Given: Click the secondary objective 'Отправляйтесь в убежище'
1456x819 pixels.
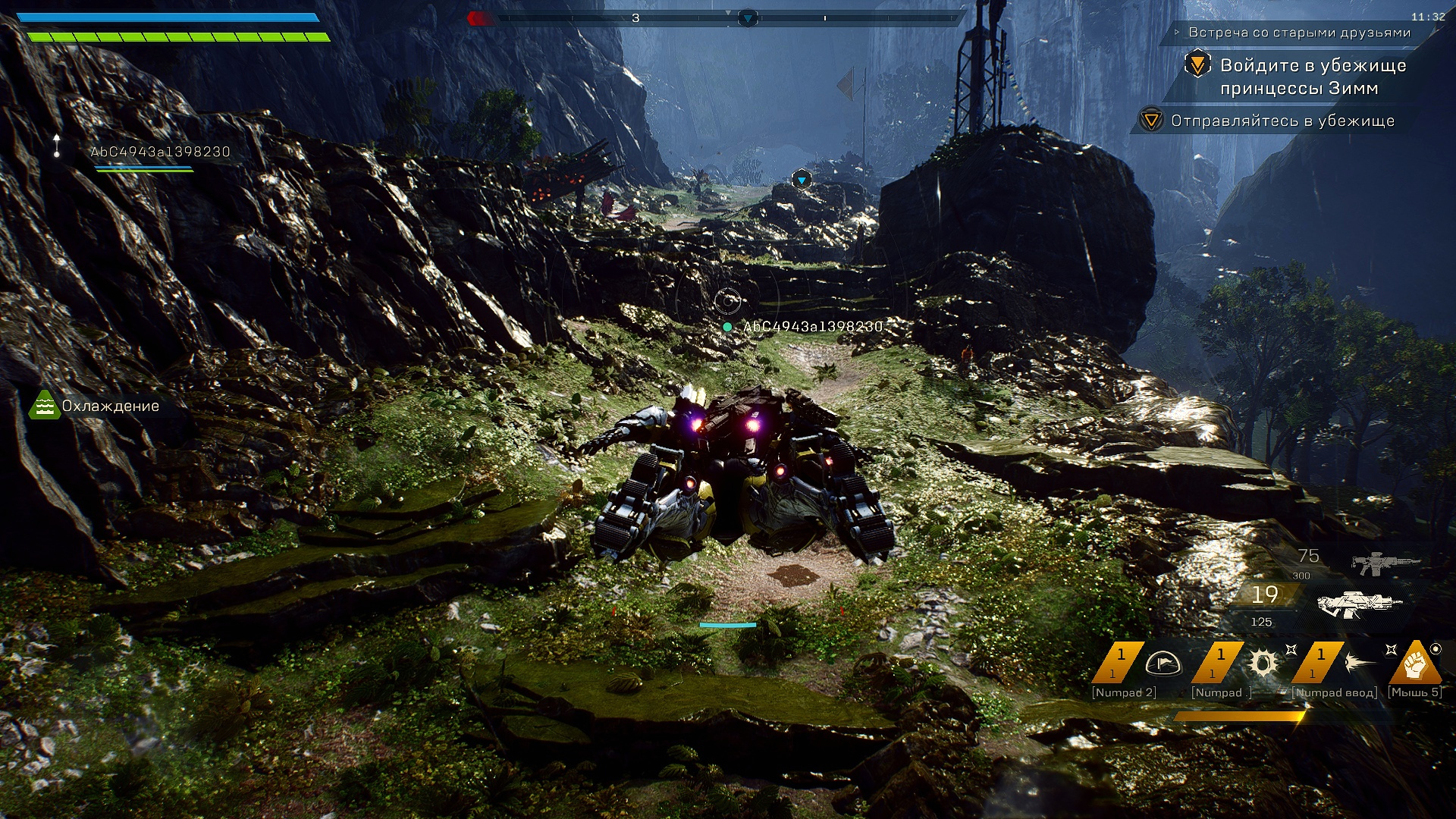Looking at the screenshot, I should (x=1282, y=121).
